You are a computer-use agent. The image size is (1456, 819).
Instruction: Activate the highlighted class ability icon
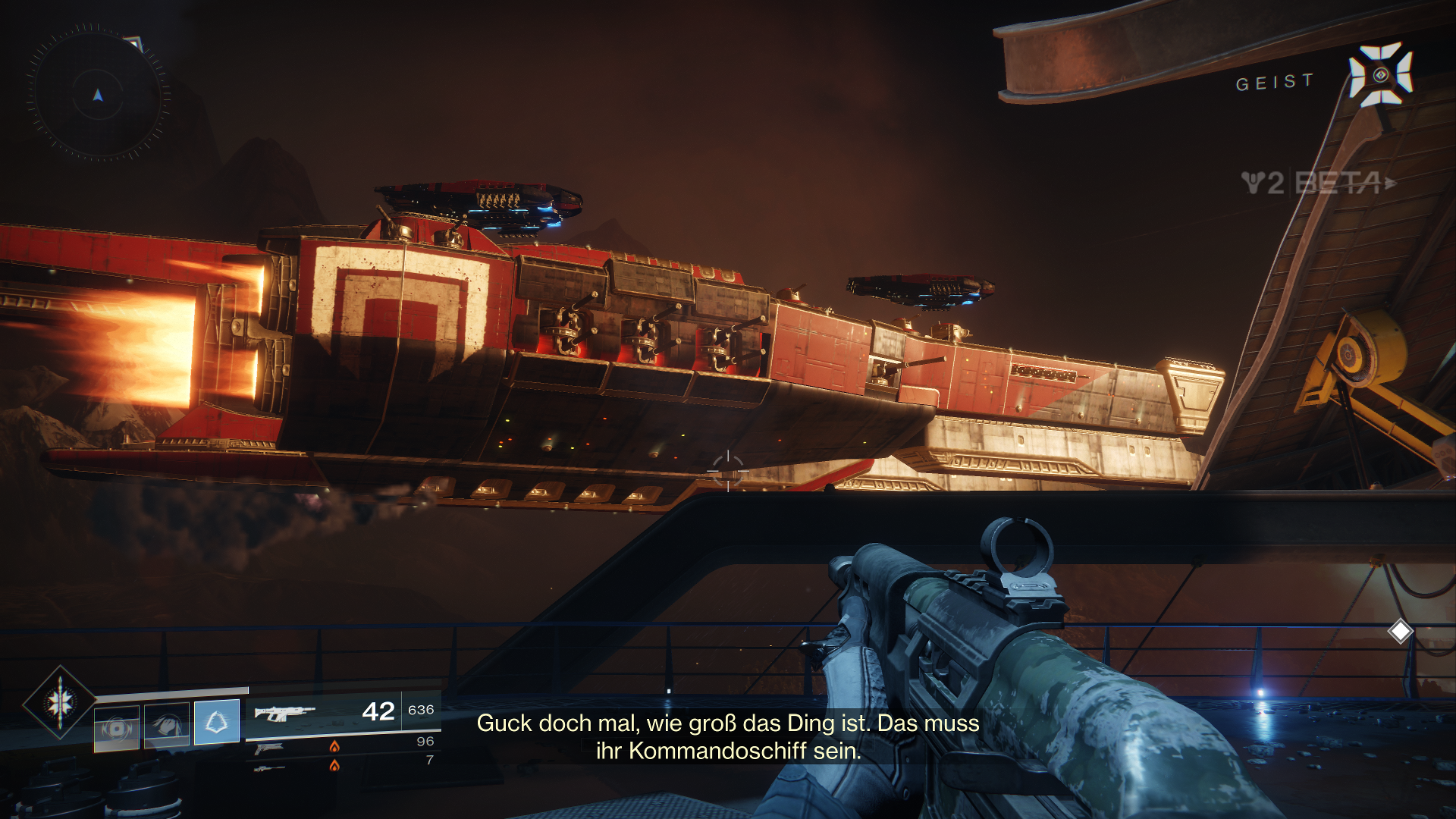[217, 722]
